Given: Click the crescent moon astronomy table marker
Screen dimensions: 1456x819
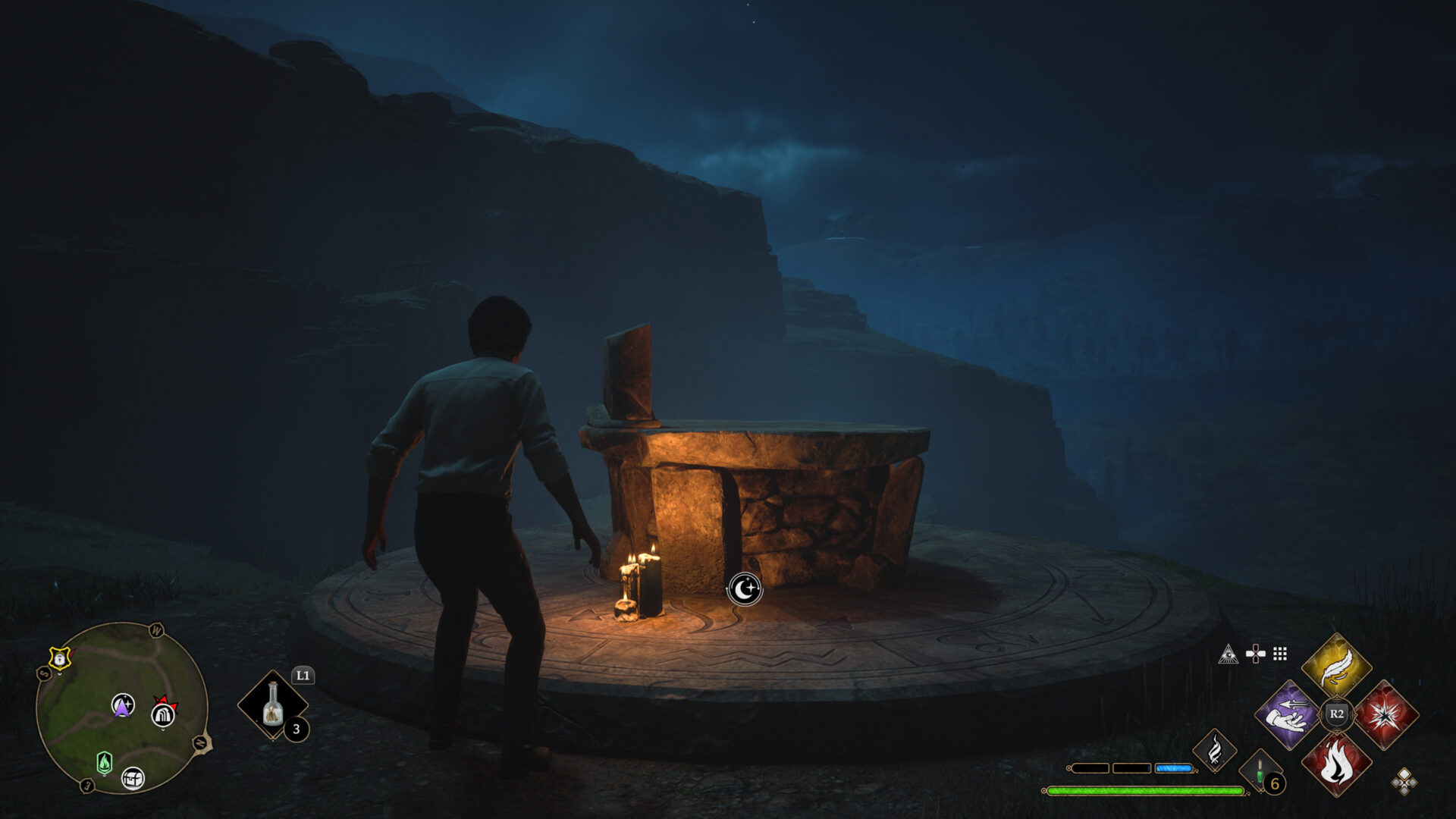Looking at the screenshot, I should tap(745, 589).
